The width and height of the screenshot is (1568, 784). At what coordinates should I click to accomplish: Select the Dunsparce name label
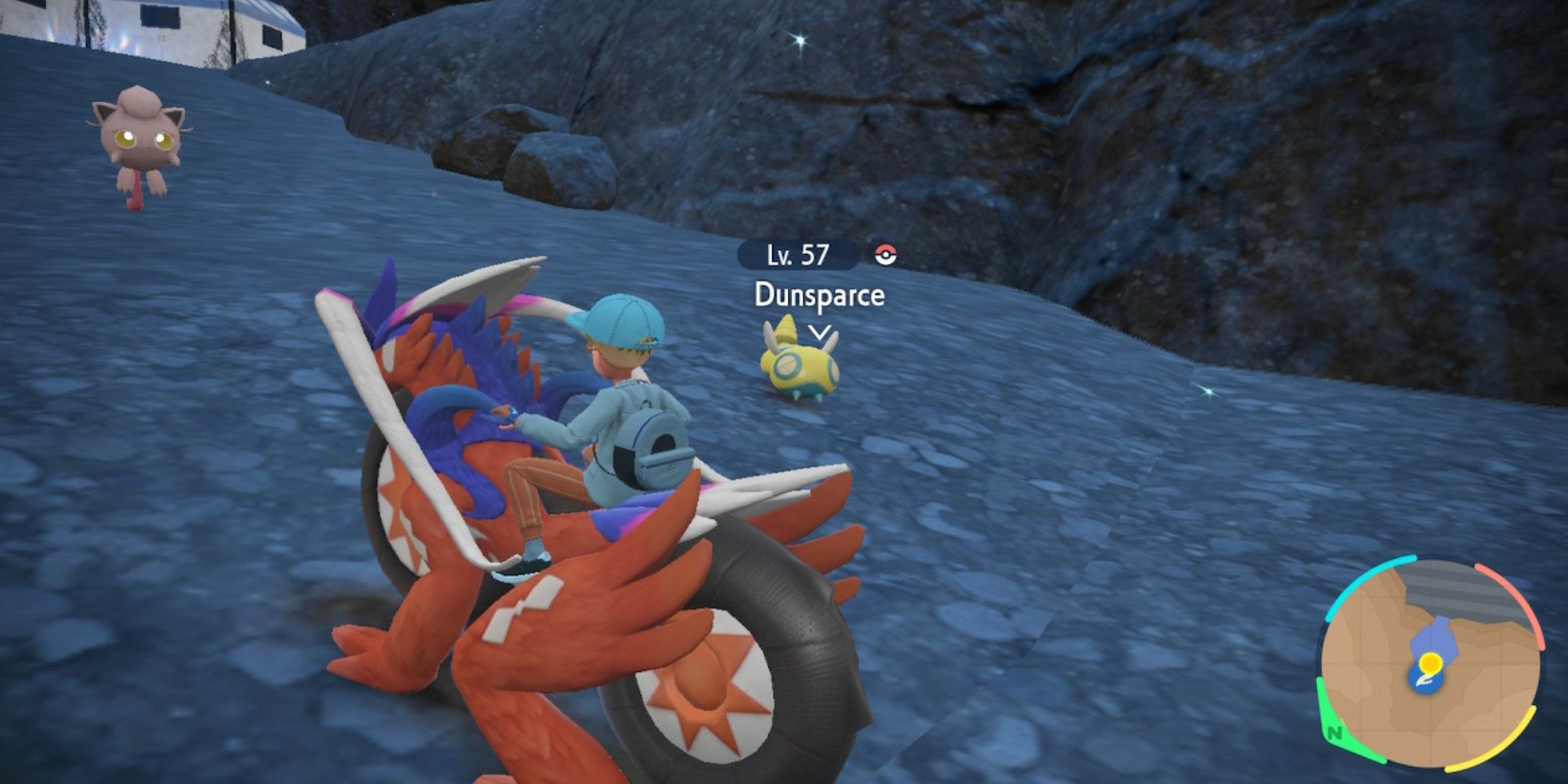tap(818, 296)
